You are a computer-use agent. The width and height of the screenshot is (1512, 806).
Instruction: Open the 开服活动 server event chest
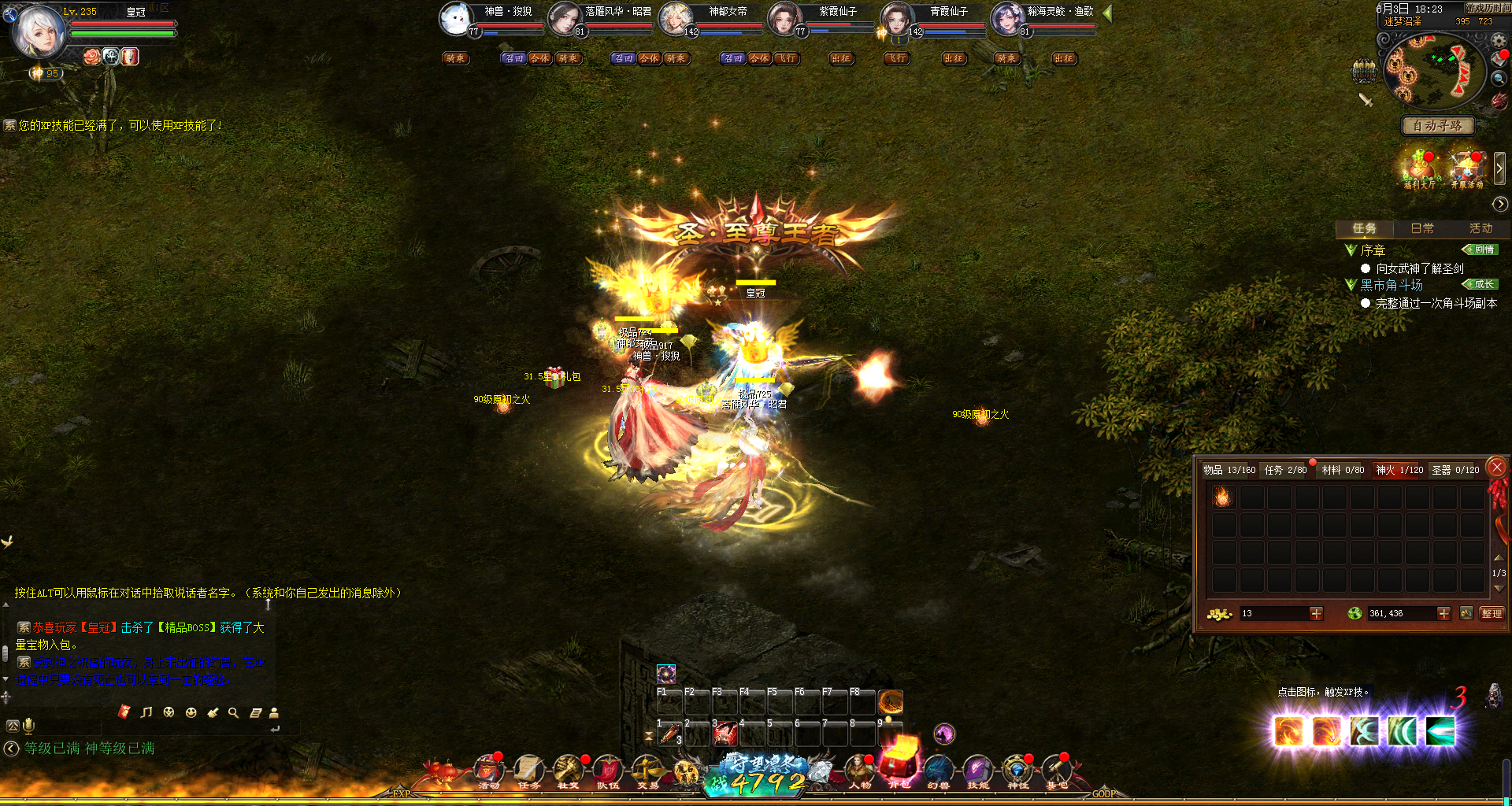pyautogui.click(x=1466, y=169)
